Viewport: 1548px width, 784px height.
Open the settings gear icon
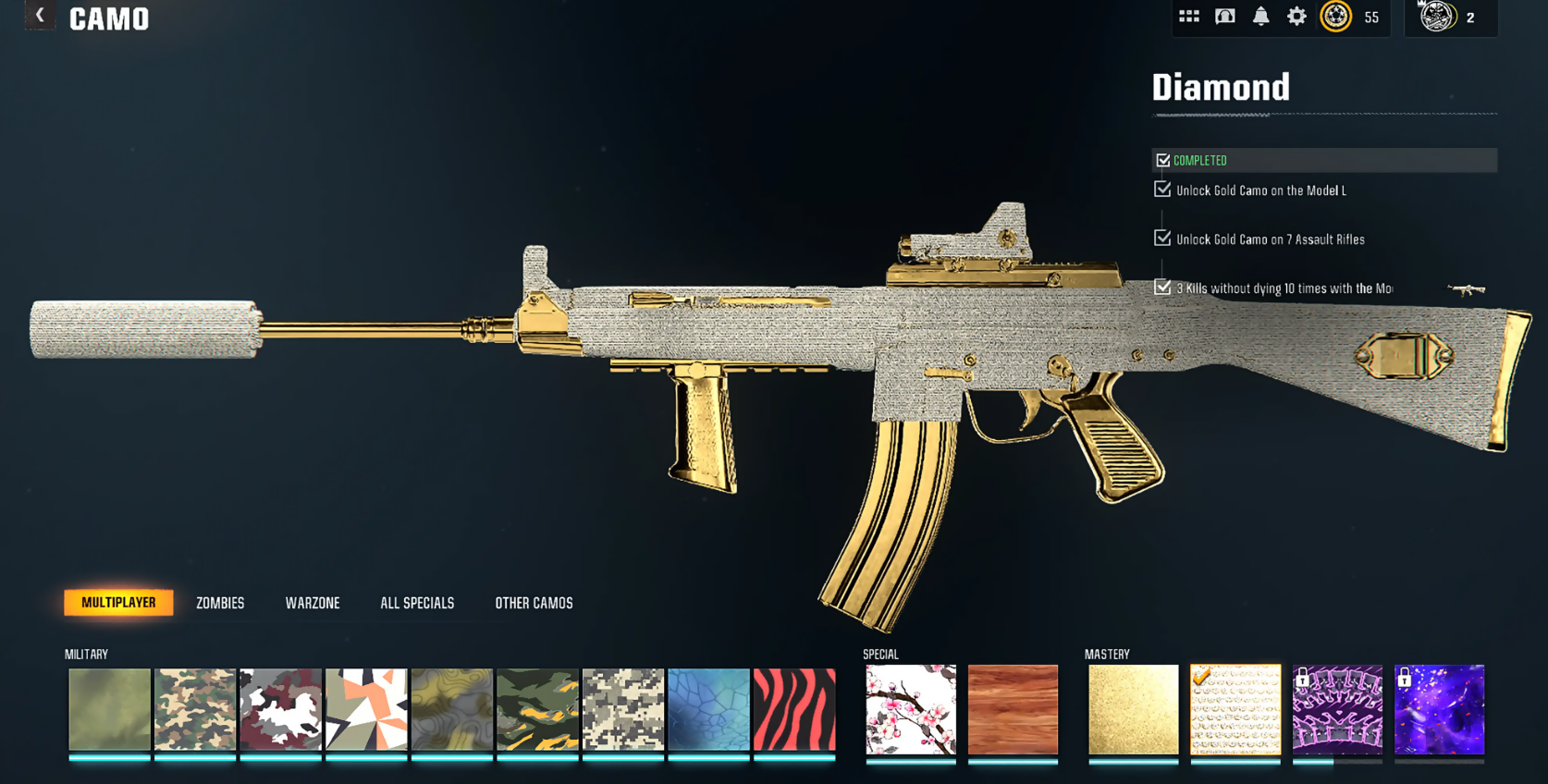click(x=1296, y=17)
